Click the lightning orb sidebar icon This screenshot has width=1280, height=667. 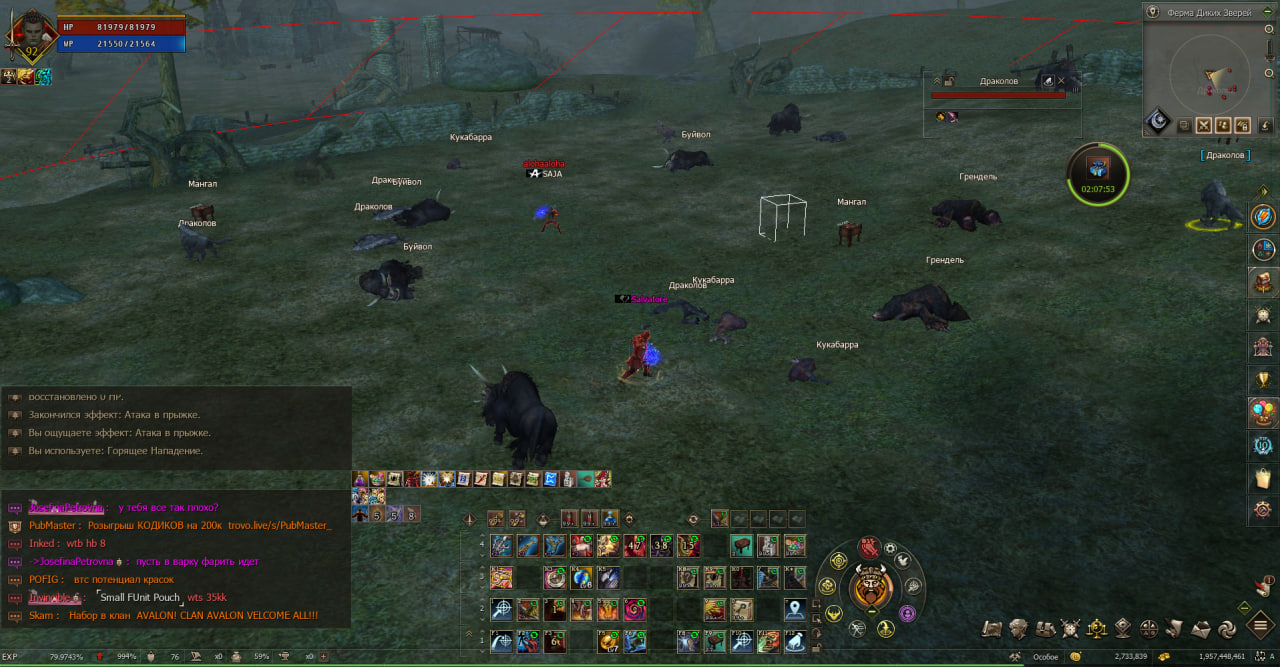click(1263, 216)
